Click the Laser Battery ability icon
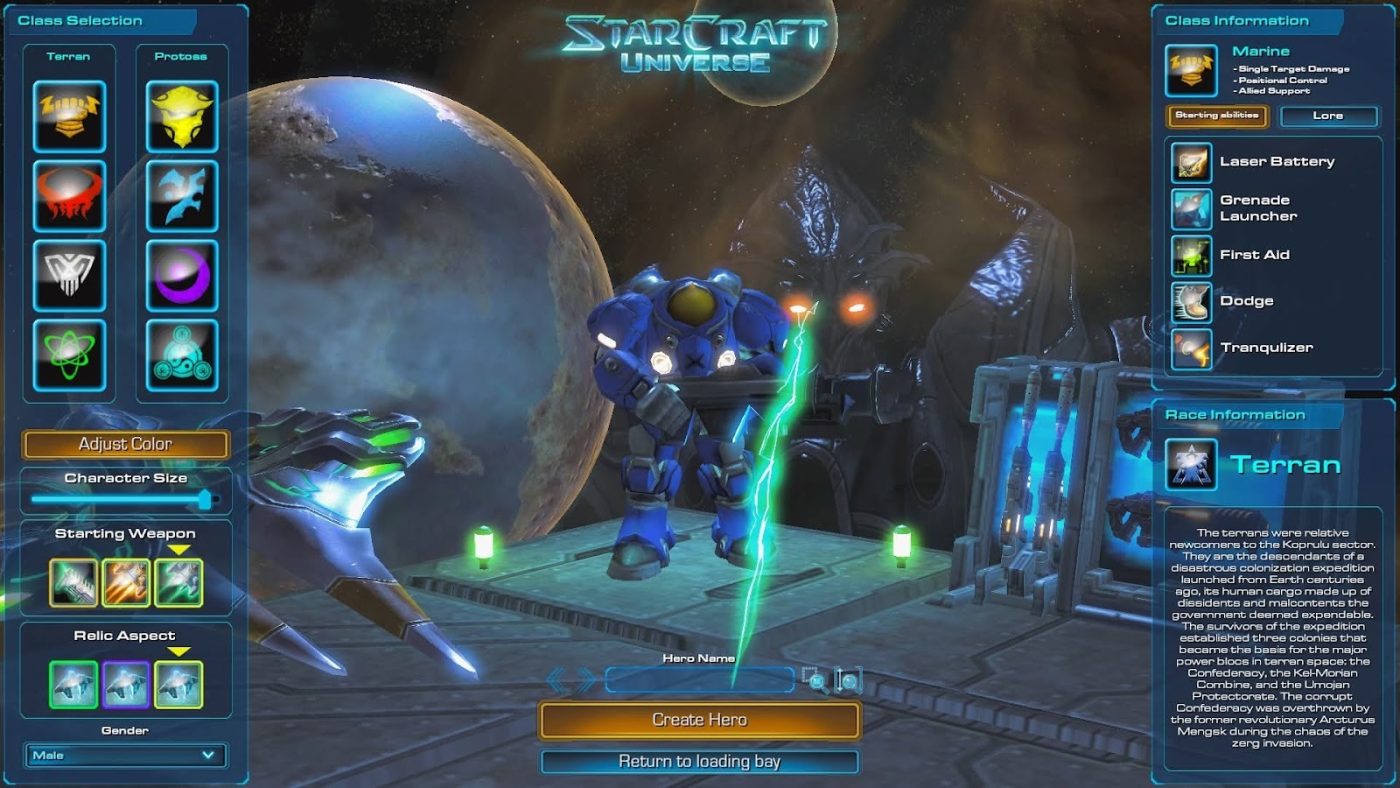The width and height of the screenshot is (1400, 788). point(1192,161)
